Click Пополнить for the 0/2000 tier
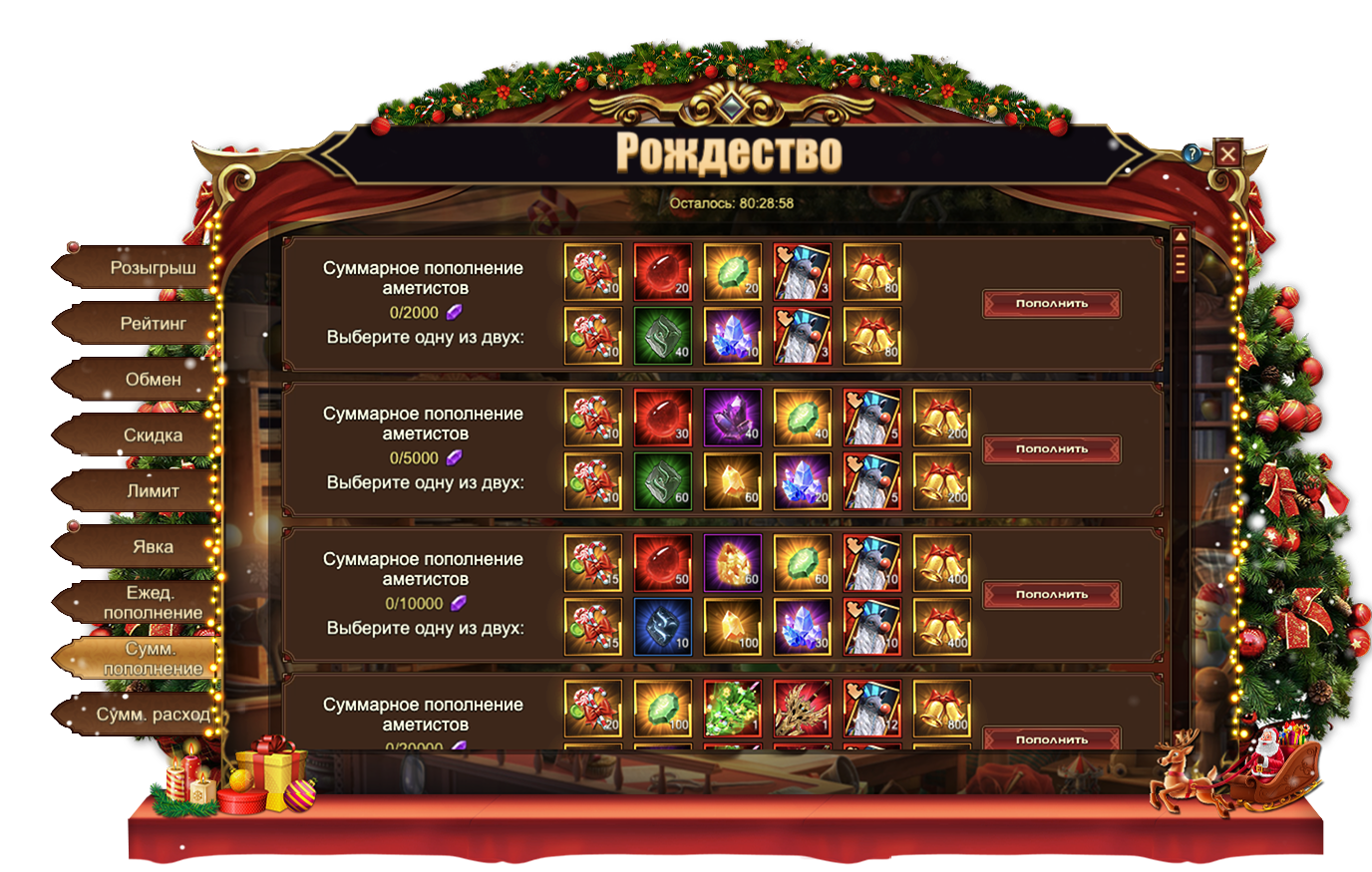Screen dimensions: 1372x872 click(x=1051, y=304)
